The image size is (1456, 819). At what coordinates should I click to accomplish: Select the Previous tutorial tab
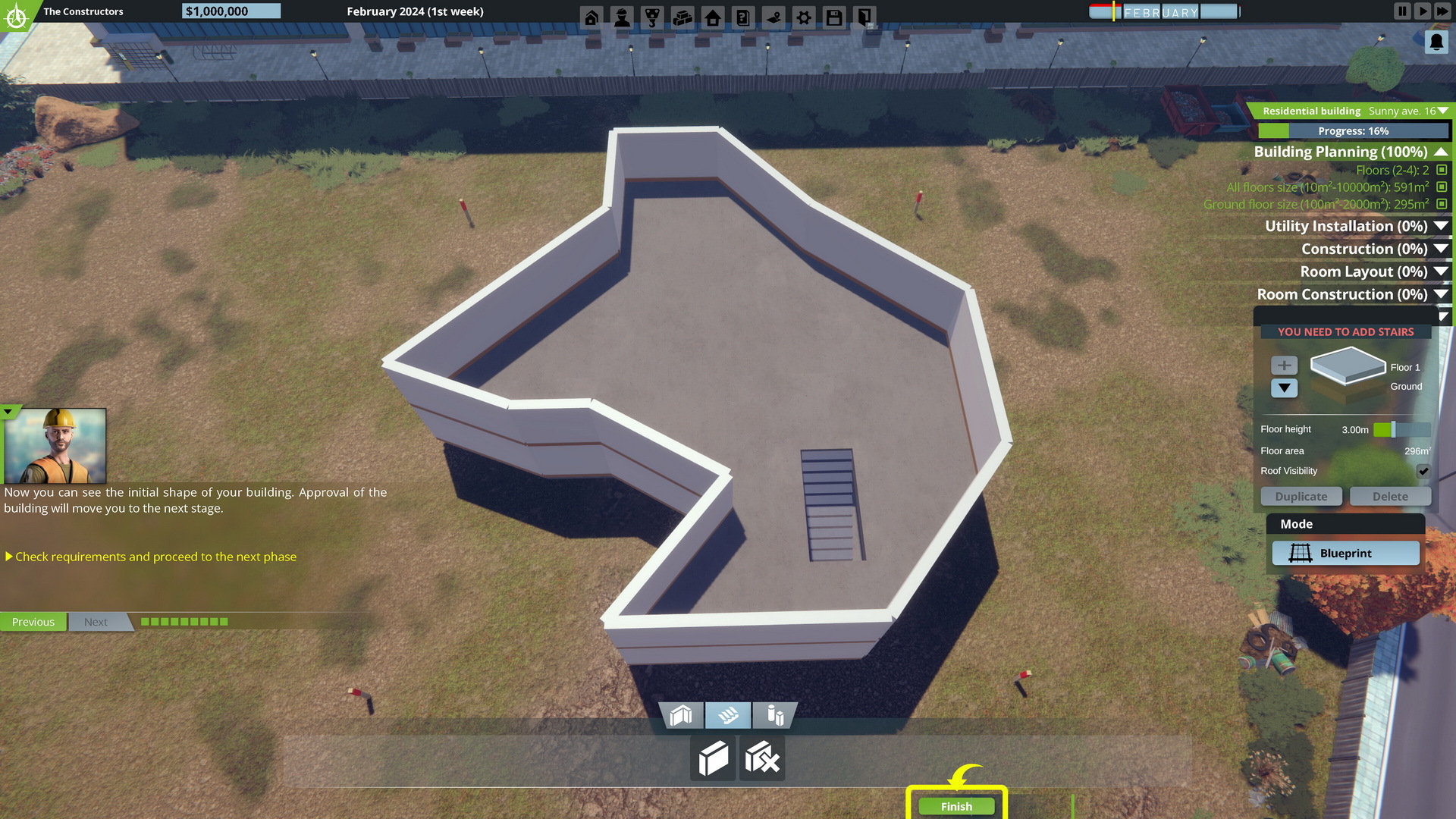33,621
